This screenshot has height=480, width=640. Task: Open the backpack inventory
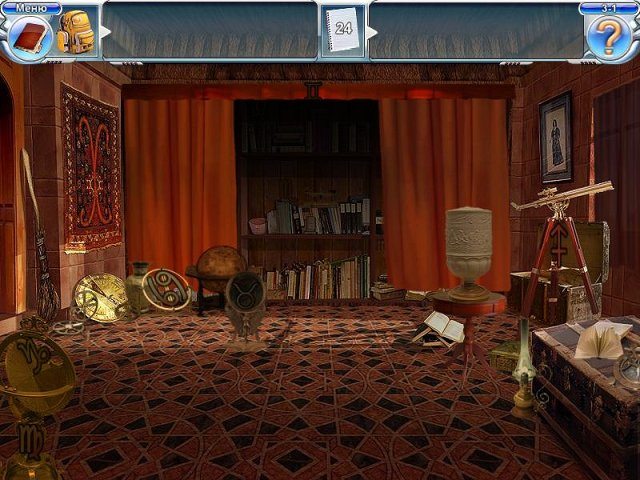[x=75, y=34]
